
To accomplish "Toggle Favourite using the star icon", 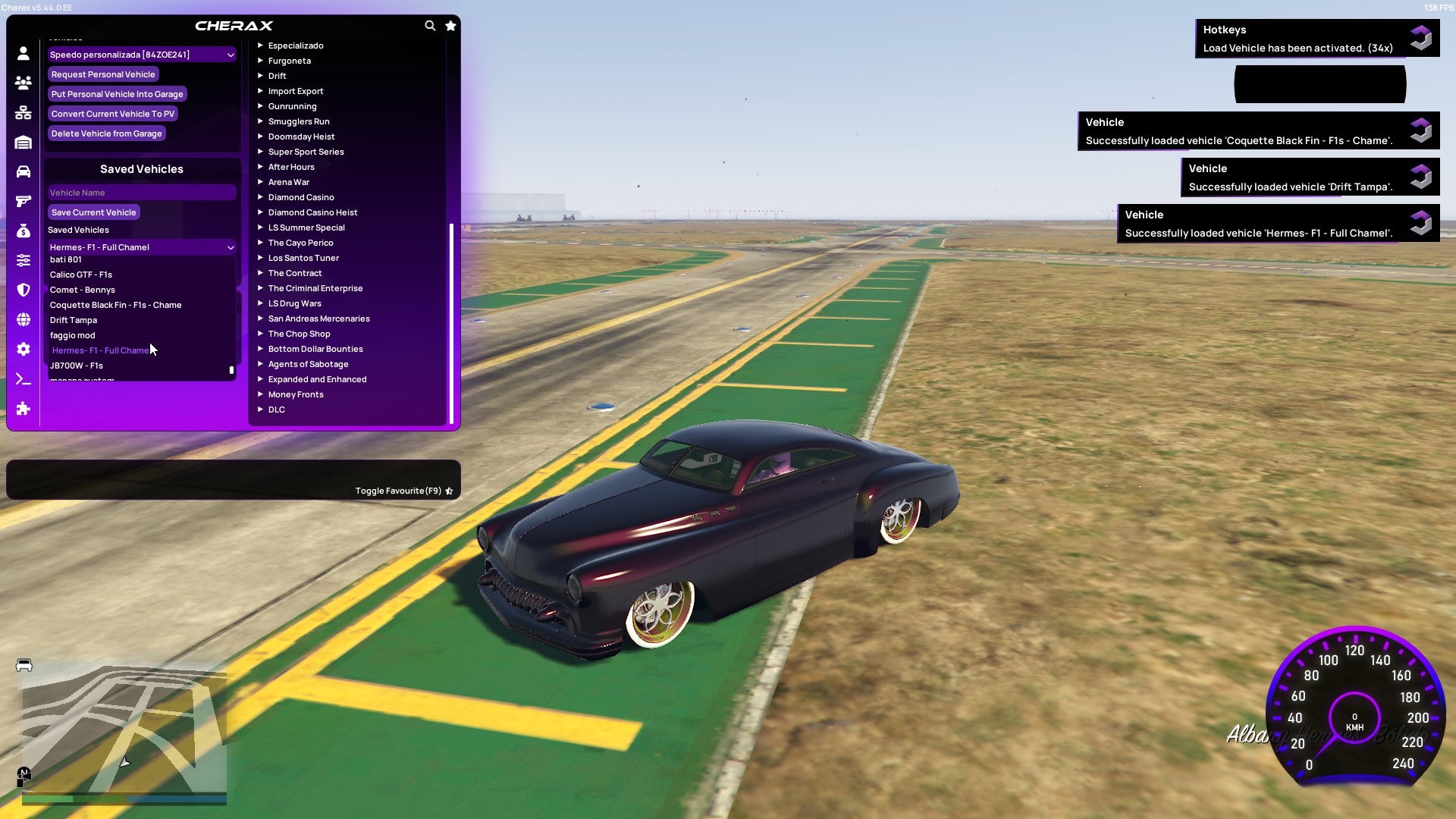I will pos(449,490).
